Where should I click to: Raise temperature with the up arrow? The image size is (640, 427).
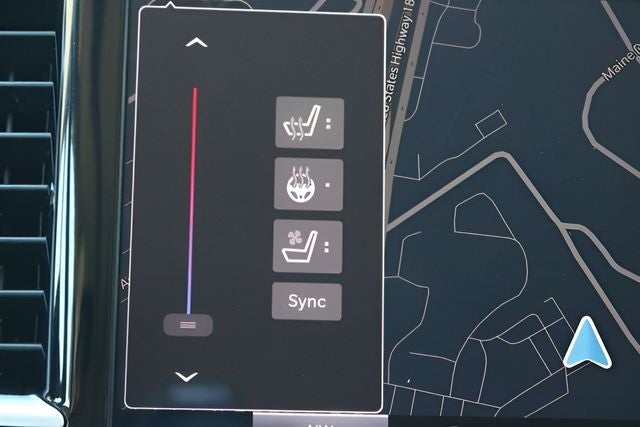[x=197, y=43]
